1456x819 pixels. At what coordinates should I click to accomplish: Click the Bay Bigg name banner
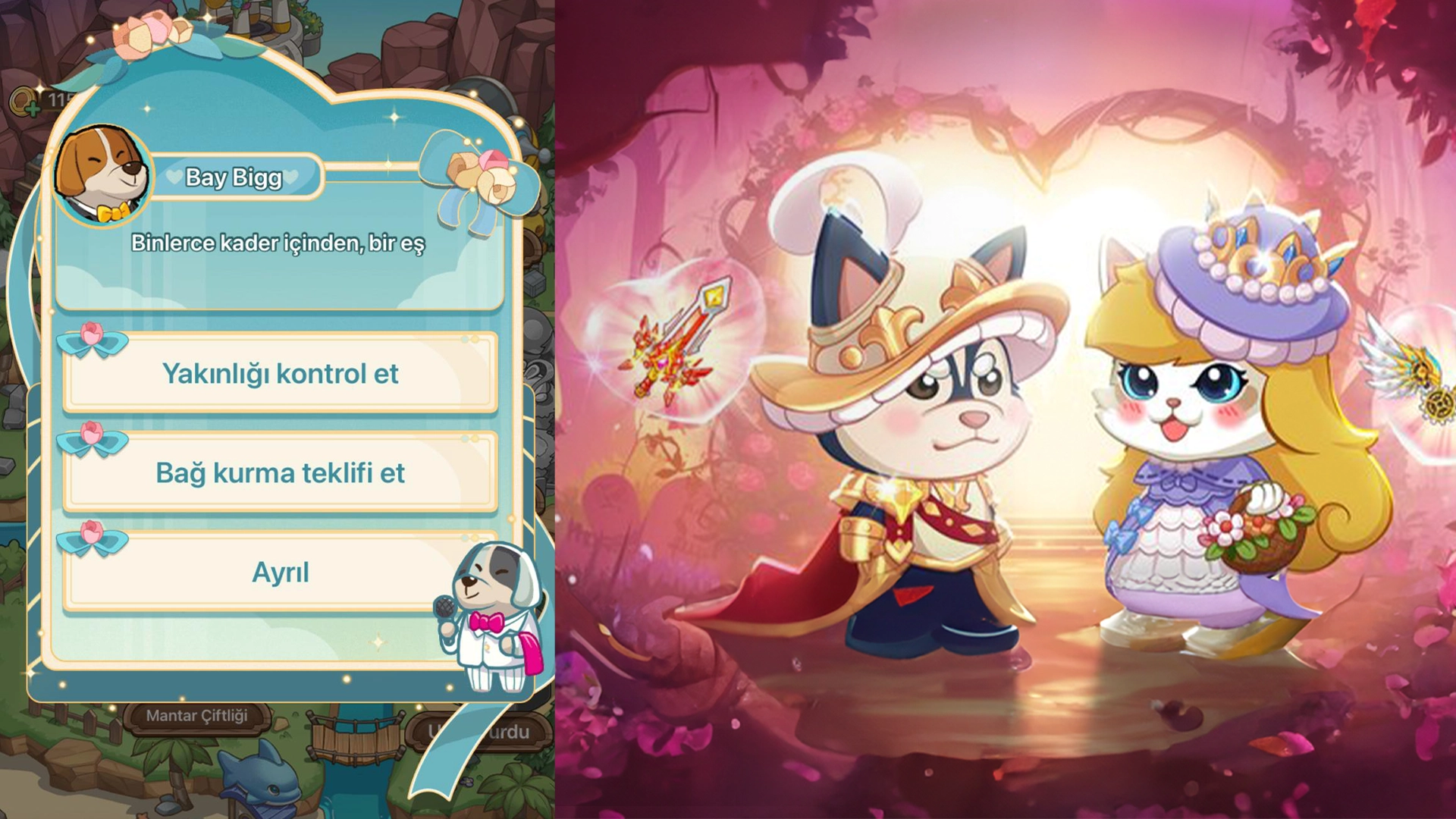click(x=235, y=176)
